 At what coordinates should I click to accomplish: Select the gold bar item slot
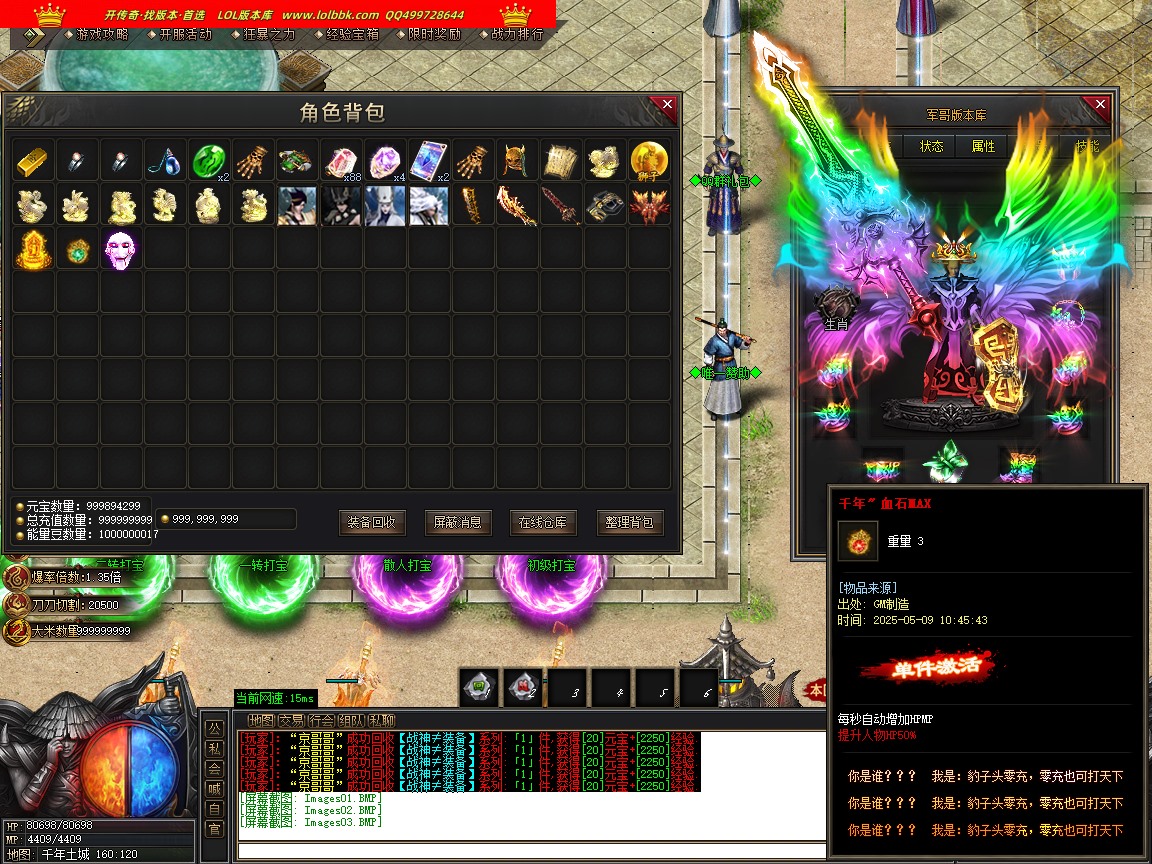click(x=33, y=160)
